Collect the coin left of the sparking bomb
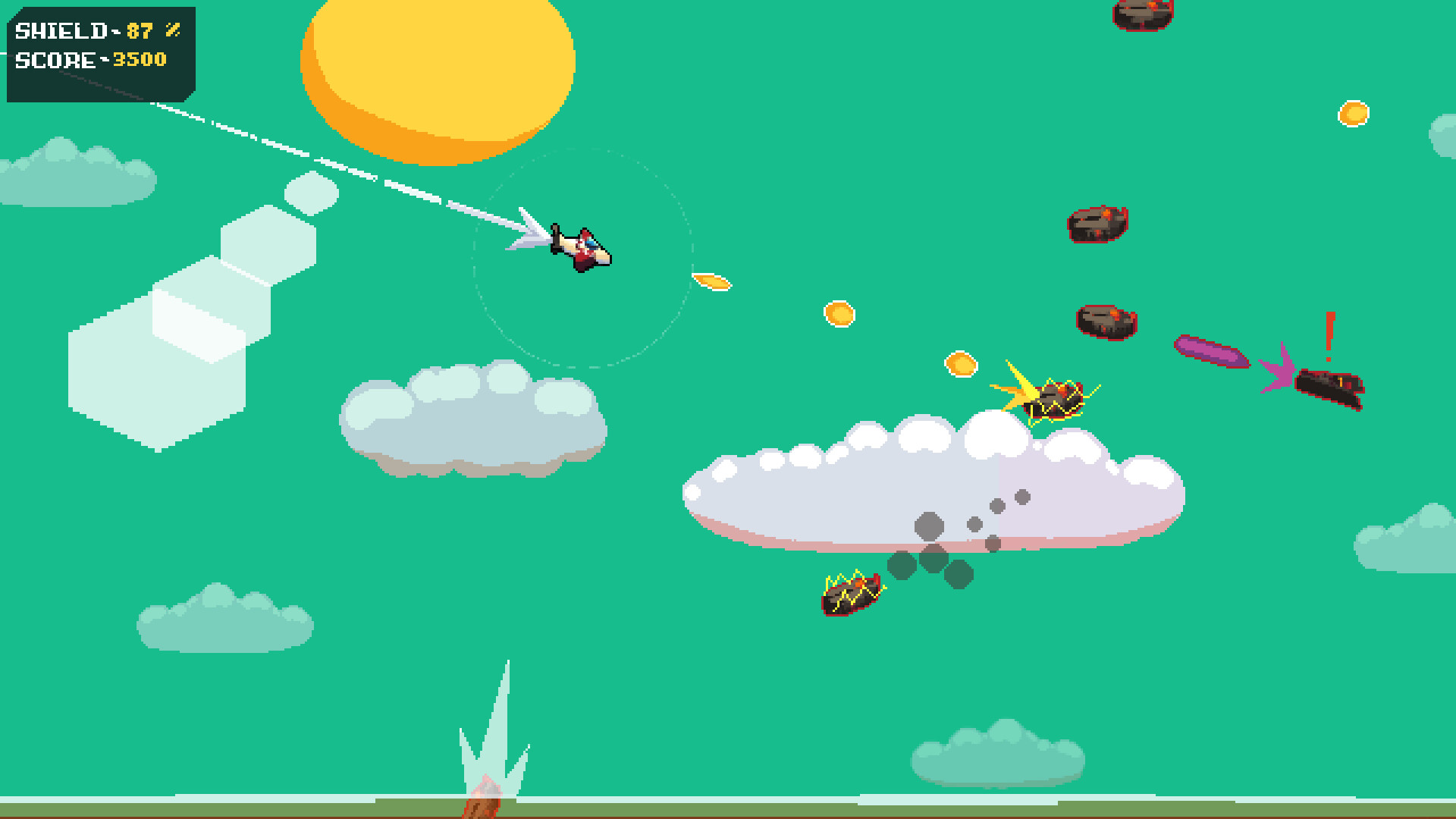 coord(961,365)
